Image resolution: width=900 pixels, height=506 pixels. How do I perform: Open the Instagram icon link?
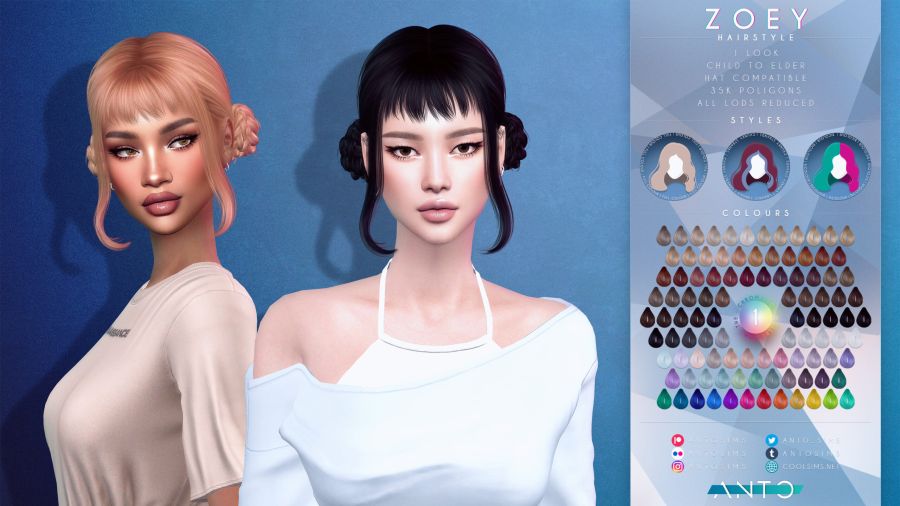click(679, 466)
